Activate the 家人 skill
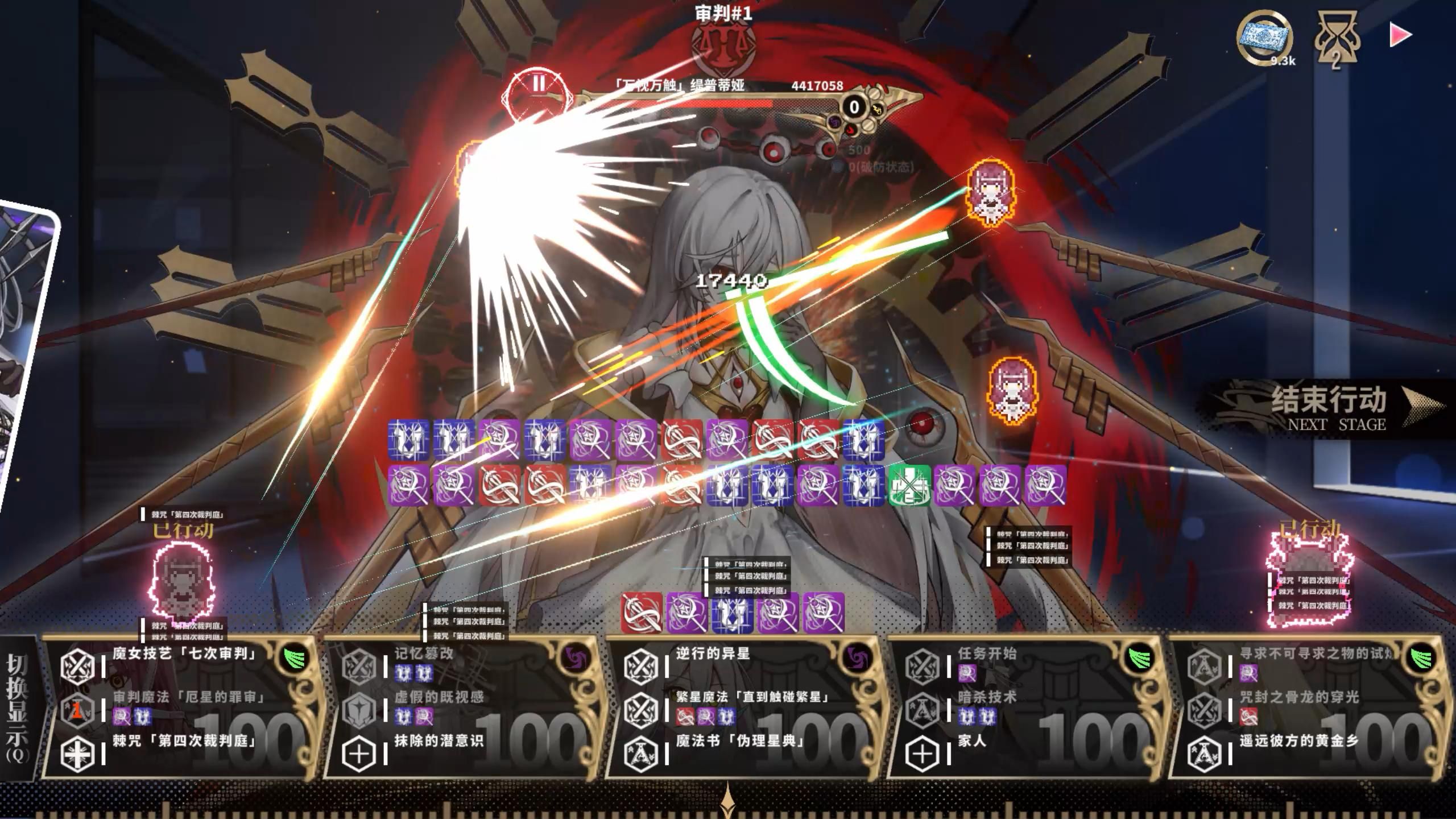 (971, 742)
